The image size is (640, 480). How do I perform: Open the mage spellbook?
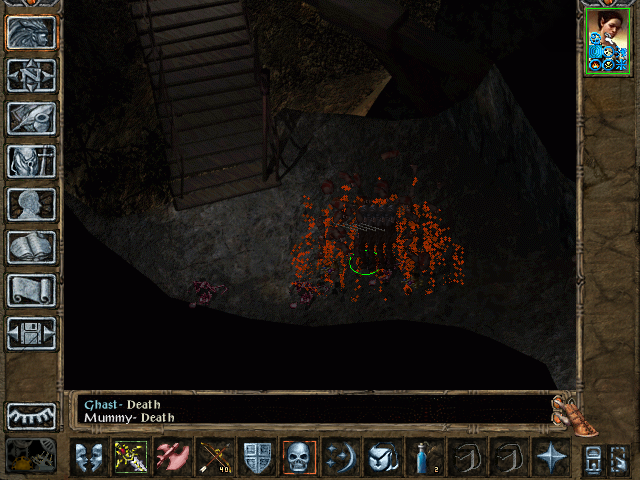coord(31,247)
